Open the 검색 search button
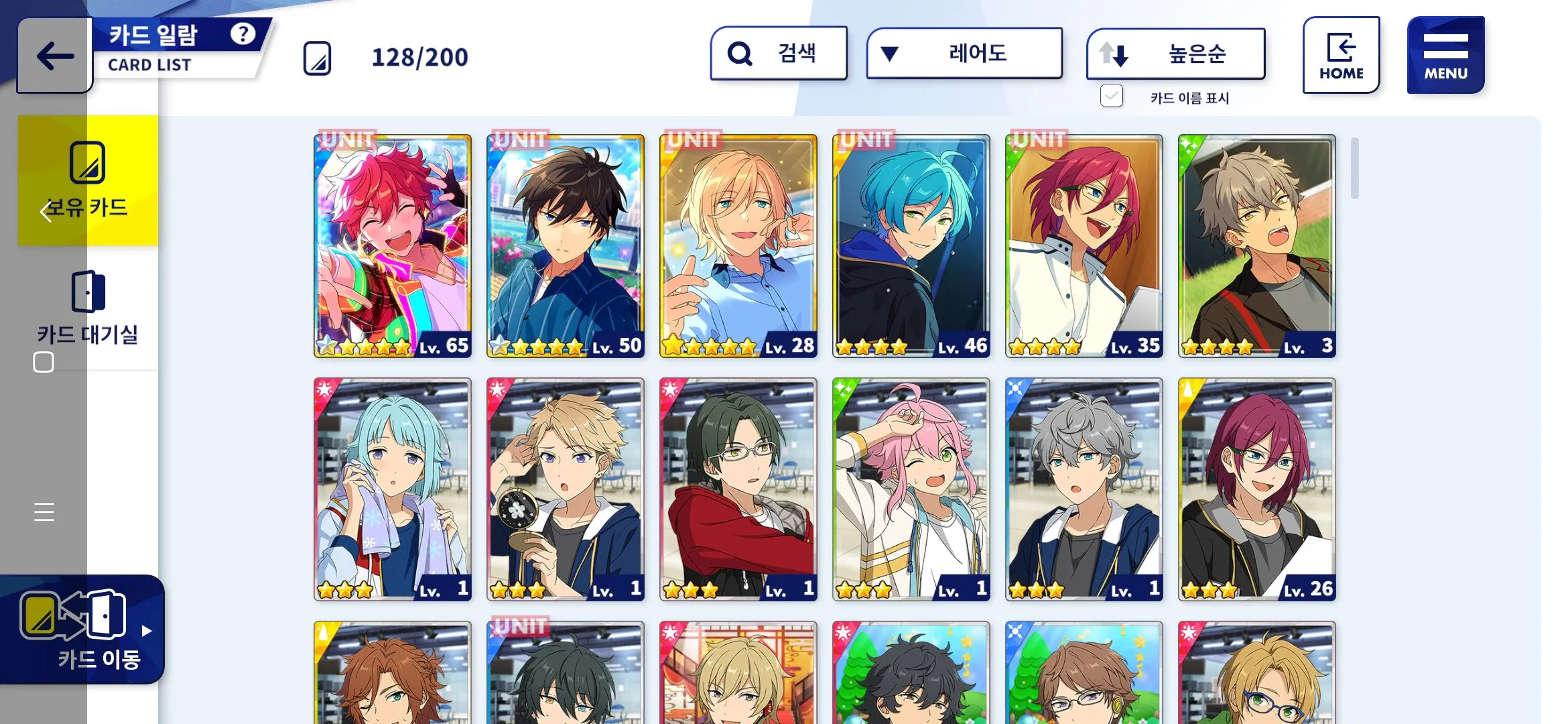 coord(779,54)
